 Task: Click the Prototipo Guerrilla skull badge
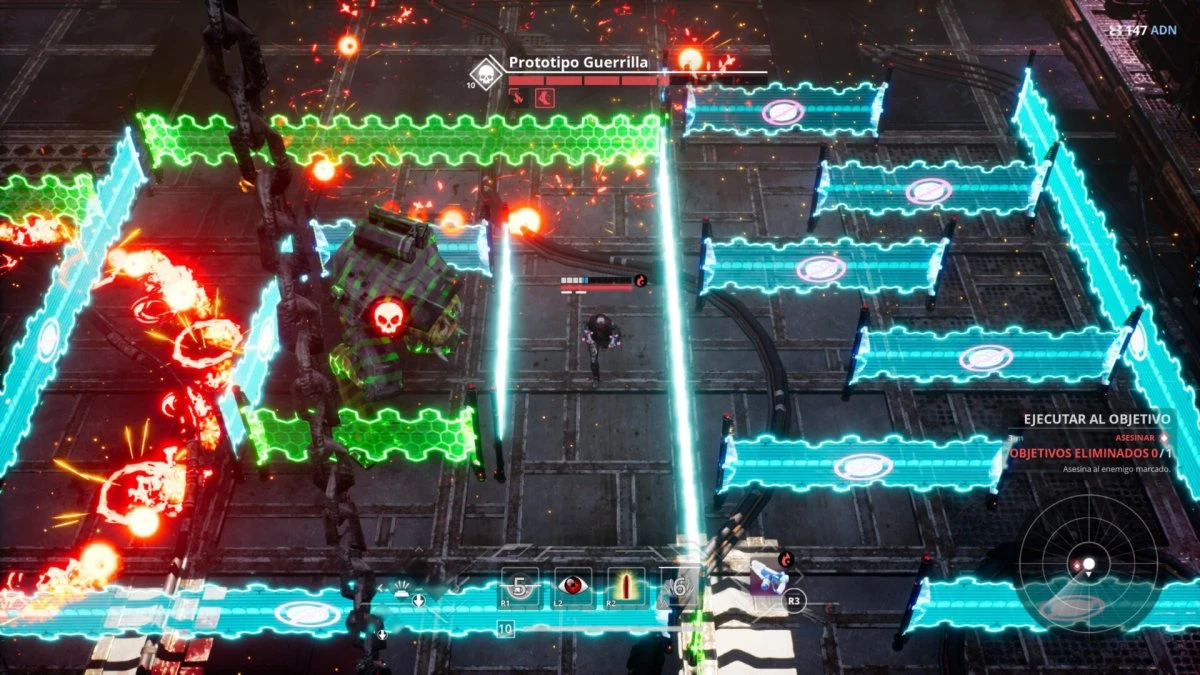(x=486, y=72)
